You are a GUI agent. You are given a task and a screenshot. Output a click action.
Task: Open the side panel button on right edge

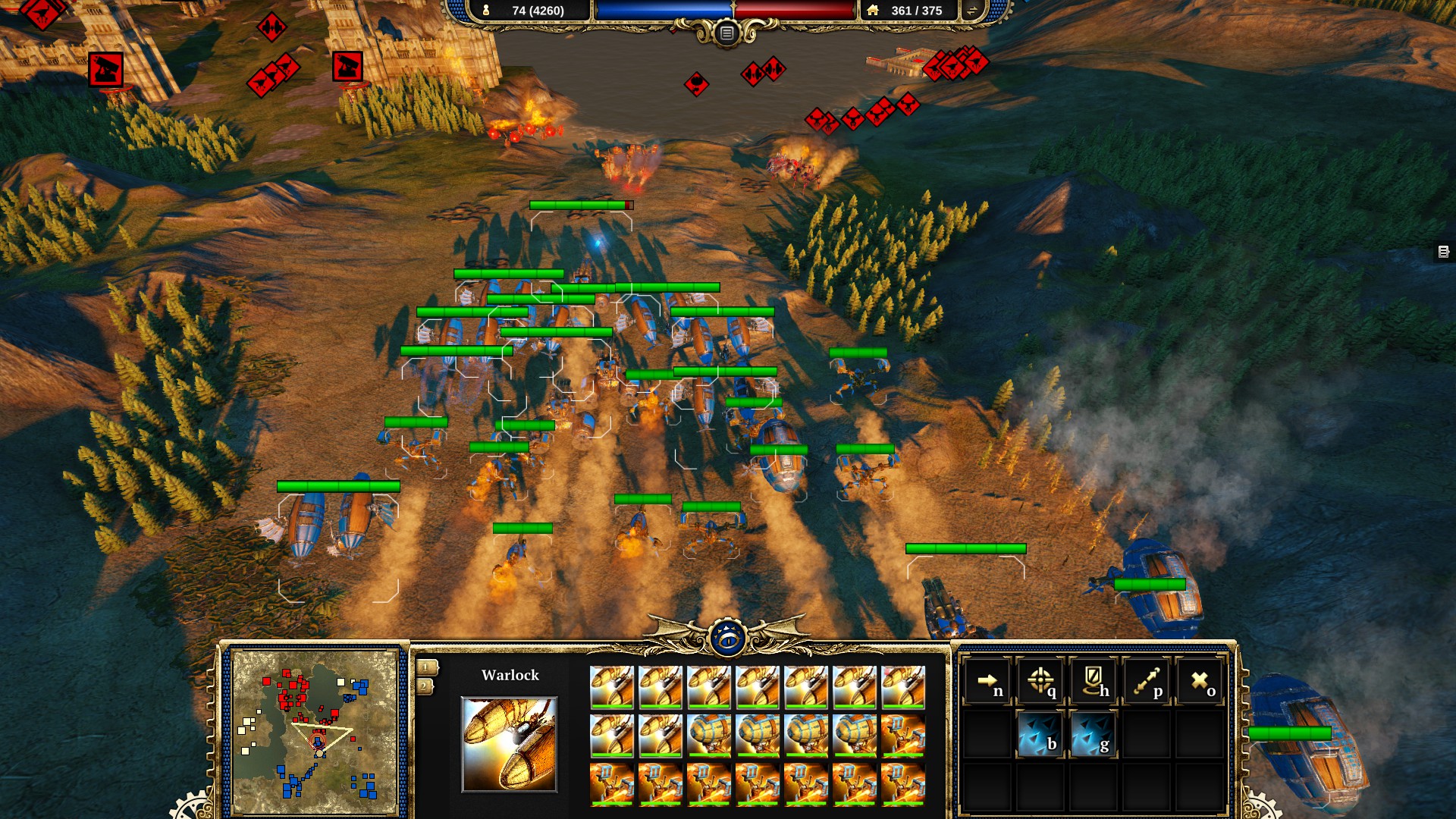point(1443,252)
